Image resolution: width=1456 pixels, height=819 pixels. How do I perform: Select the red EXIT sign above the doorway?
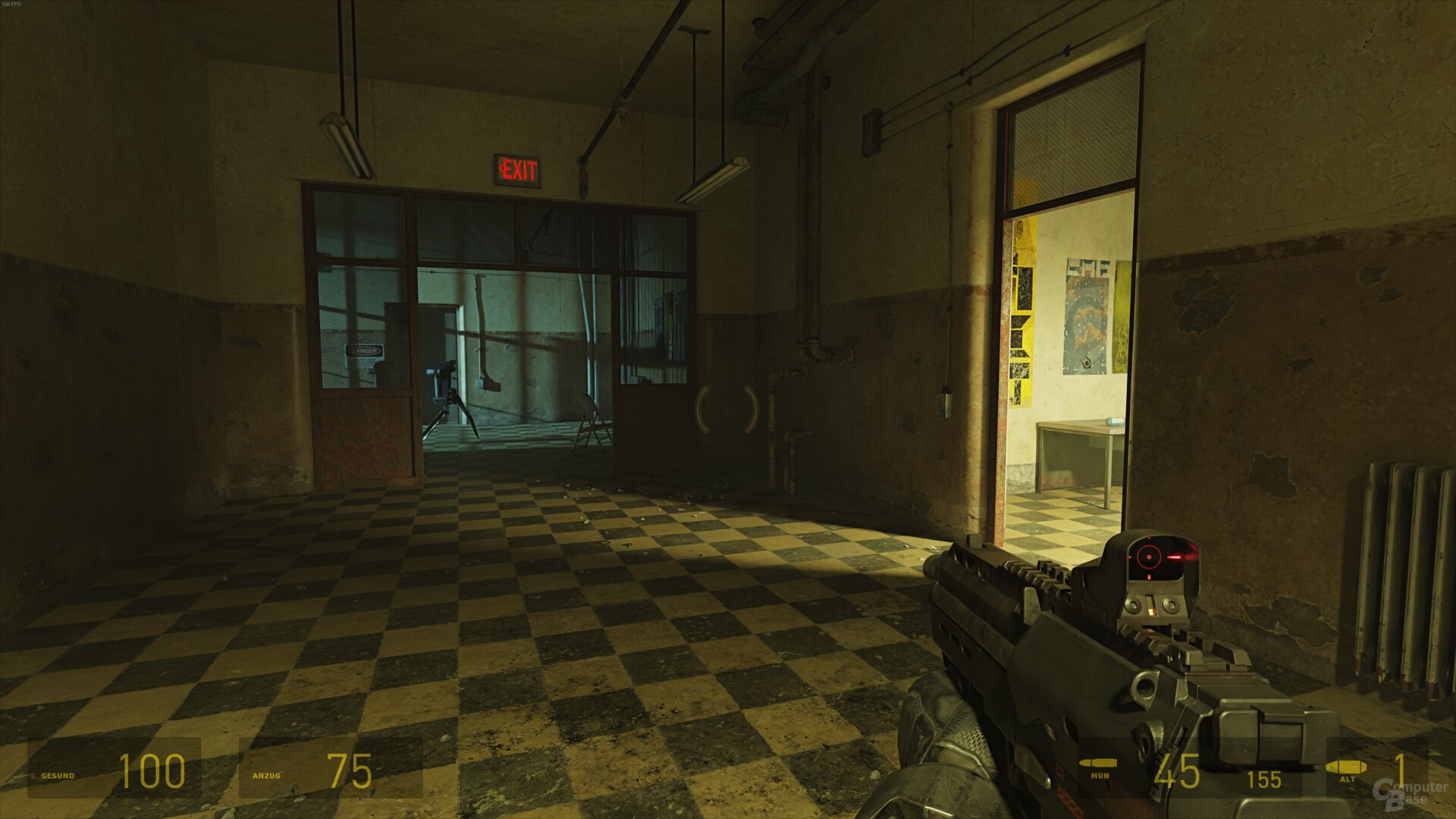(x=519, y=168)
